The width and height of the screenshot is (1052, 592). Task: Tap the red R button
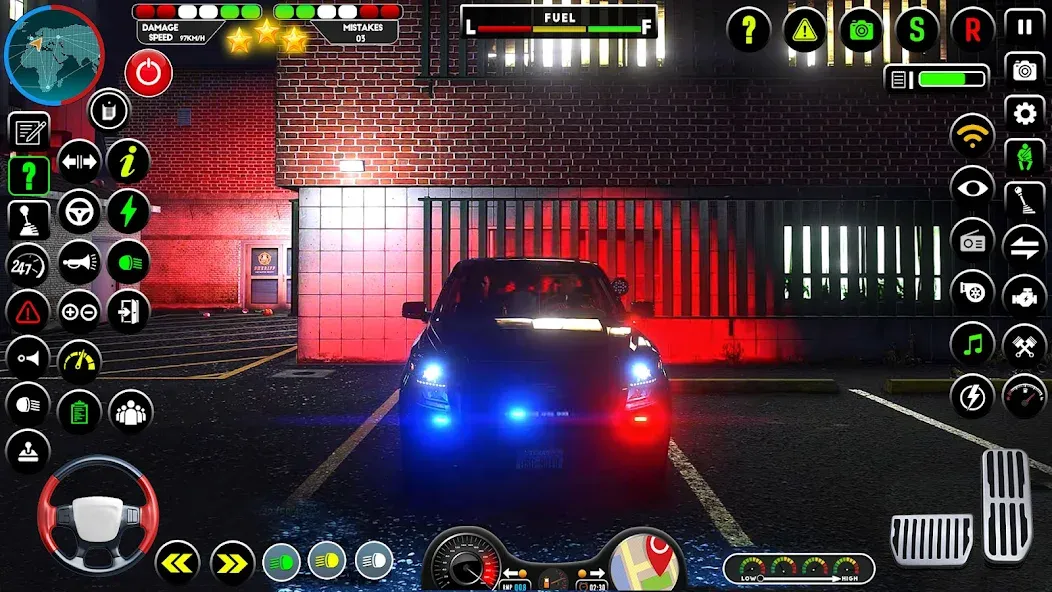pyautogui.click(x=972, y=30)
